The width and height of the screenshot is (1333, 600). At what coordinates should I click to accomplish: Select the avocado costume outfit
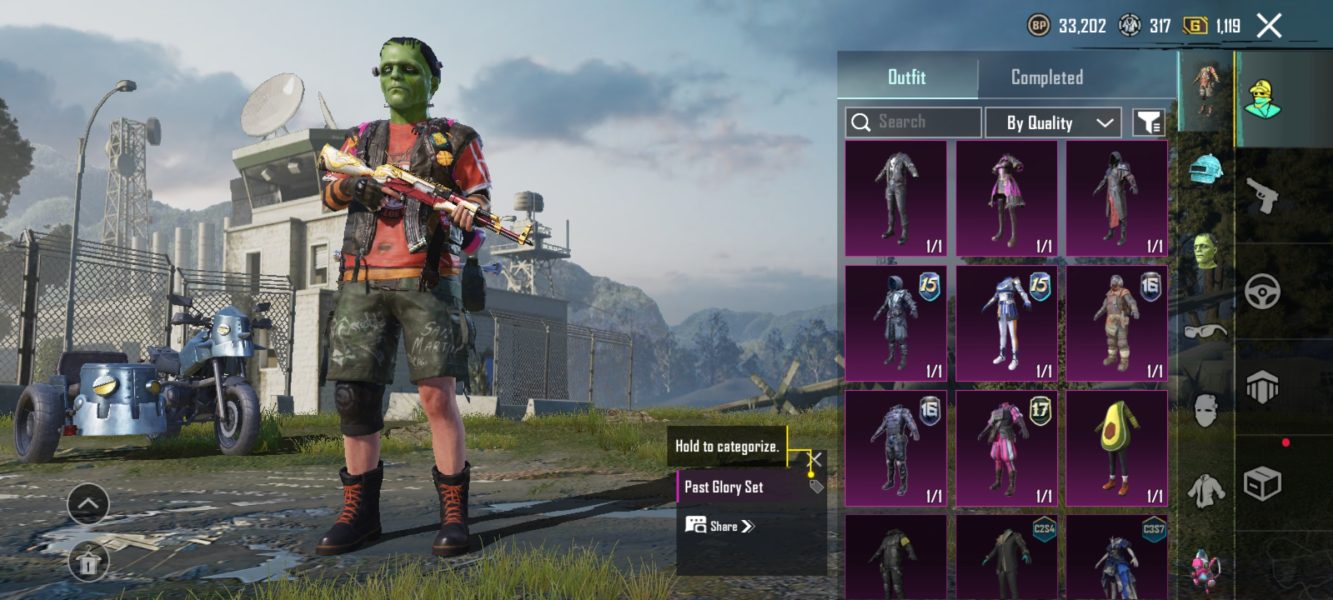pos(1116,448)
